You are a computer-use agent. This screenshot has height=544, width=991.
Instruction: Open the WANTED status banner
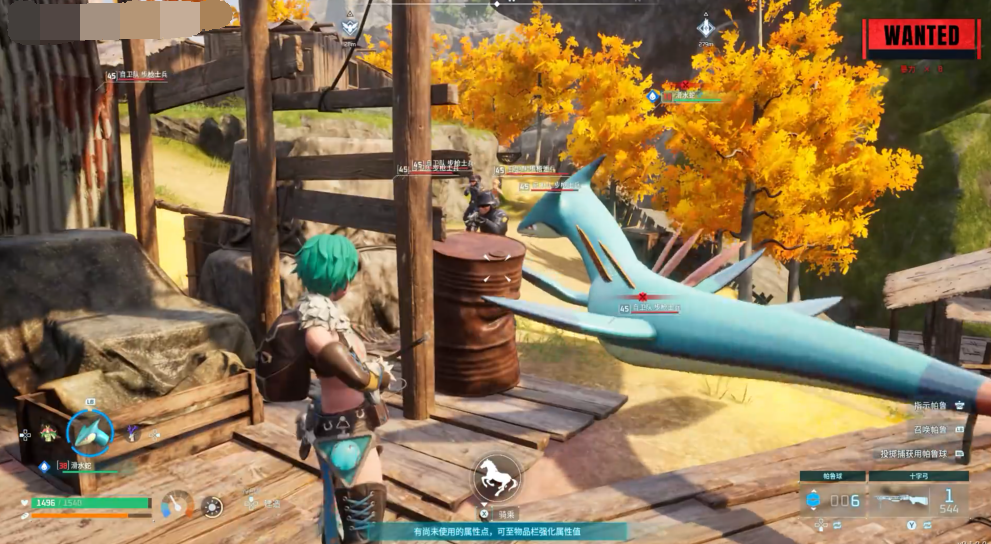(x=921, y=37)
